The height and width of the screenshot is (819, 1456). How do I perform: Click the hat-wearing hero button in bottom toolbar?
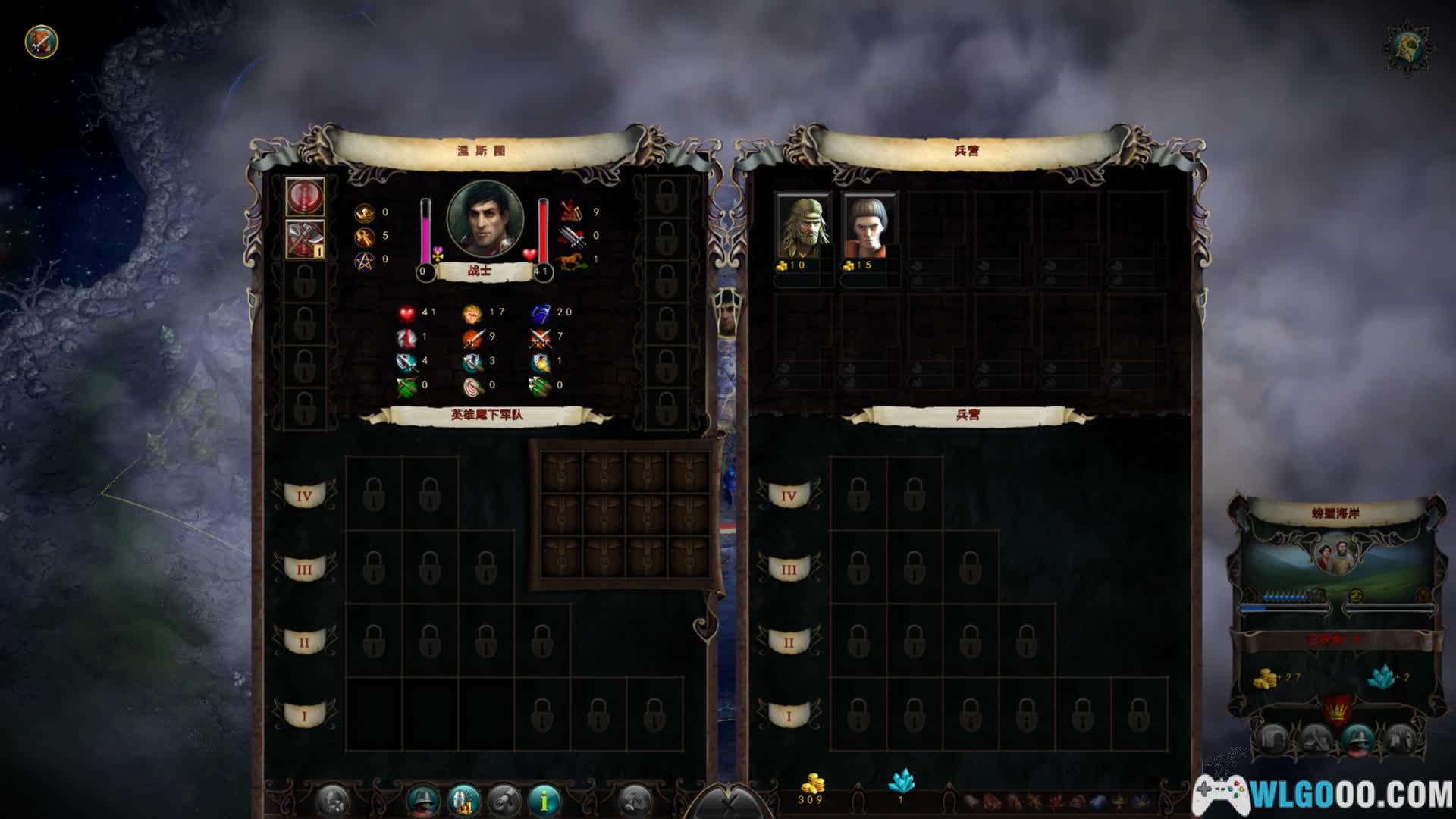coord(423,799)
